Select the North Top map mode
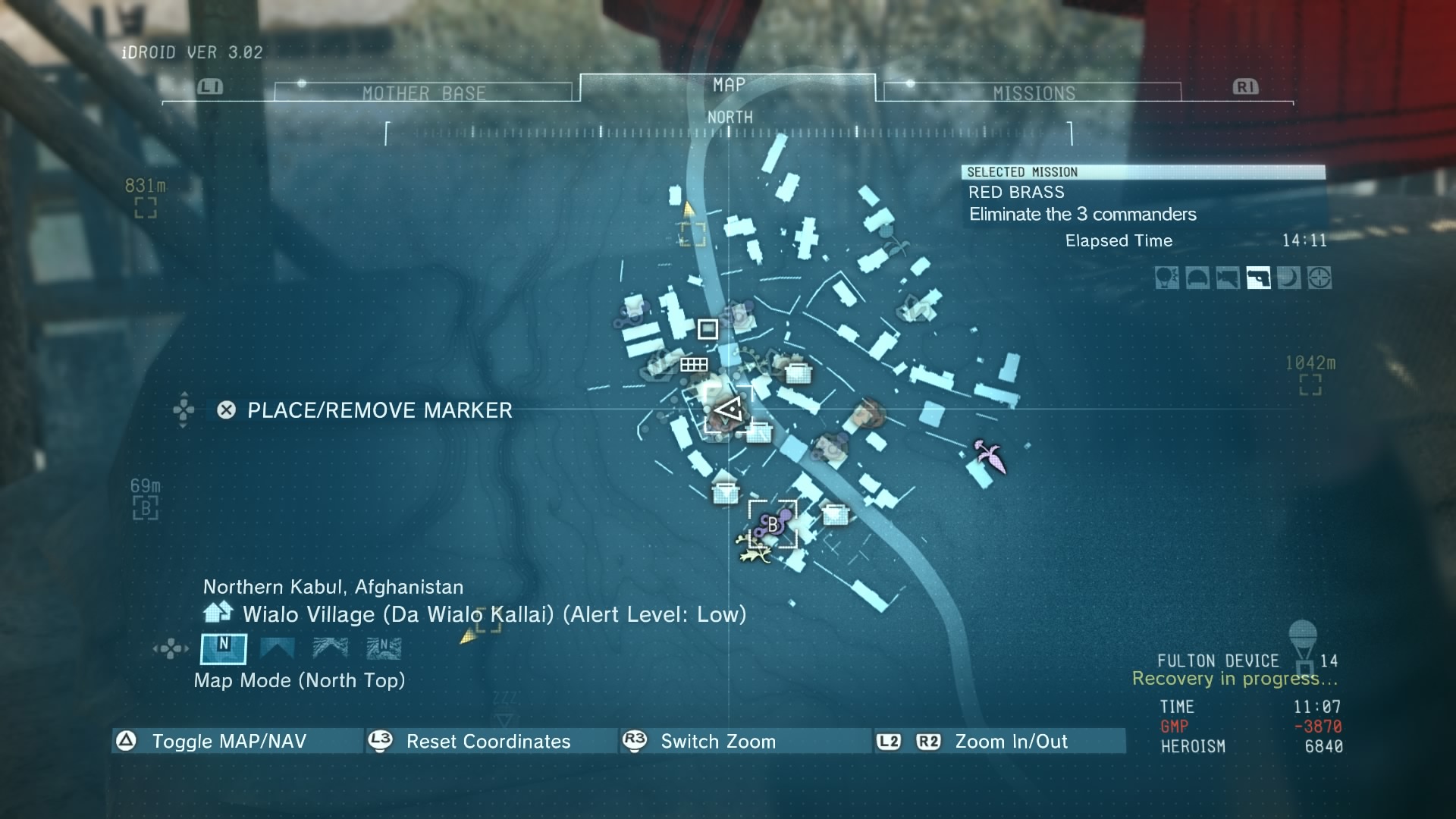The image size is (1456, 819). click(224, 648)
